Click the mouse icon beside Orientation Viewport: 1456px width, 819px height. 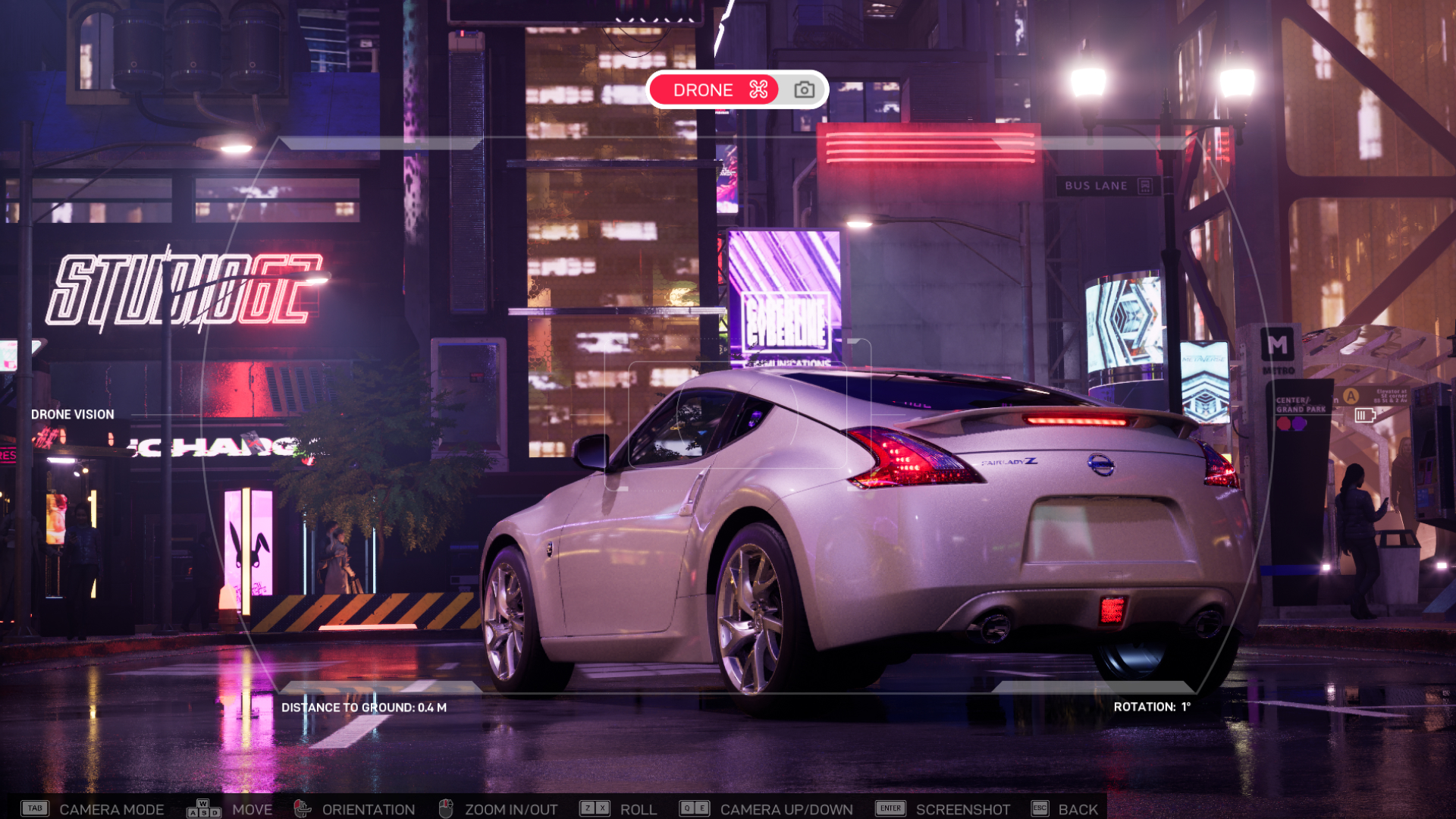pos(302,809)
